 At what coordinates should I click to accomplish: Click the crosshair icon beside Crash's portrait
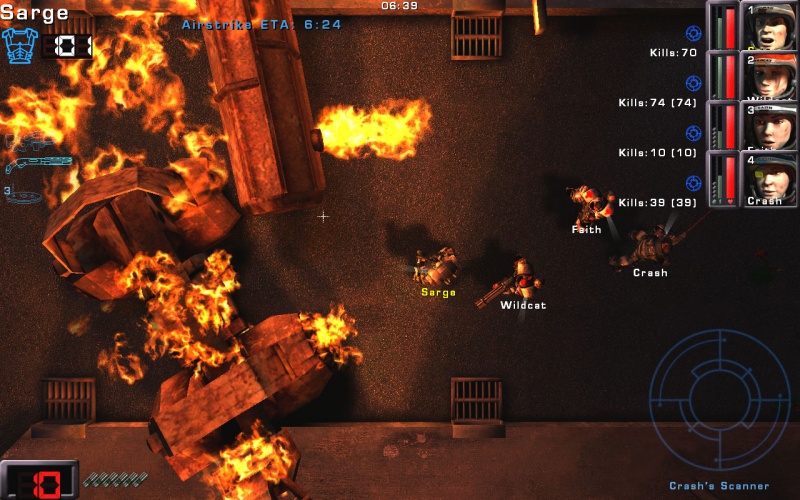pos(693,183)
